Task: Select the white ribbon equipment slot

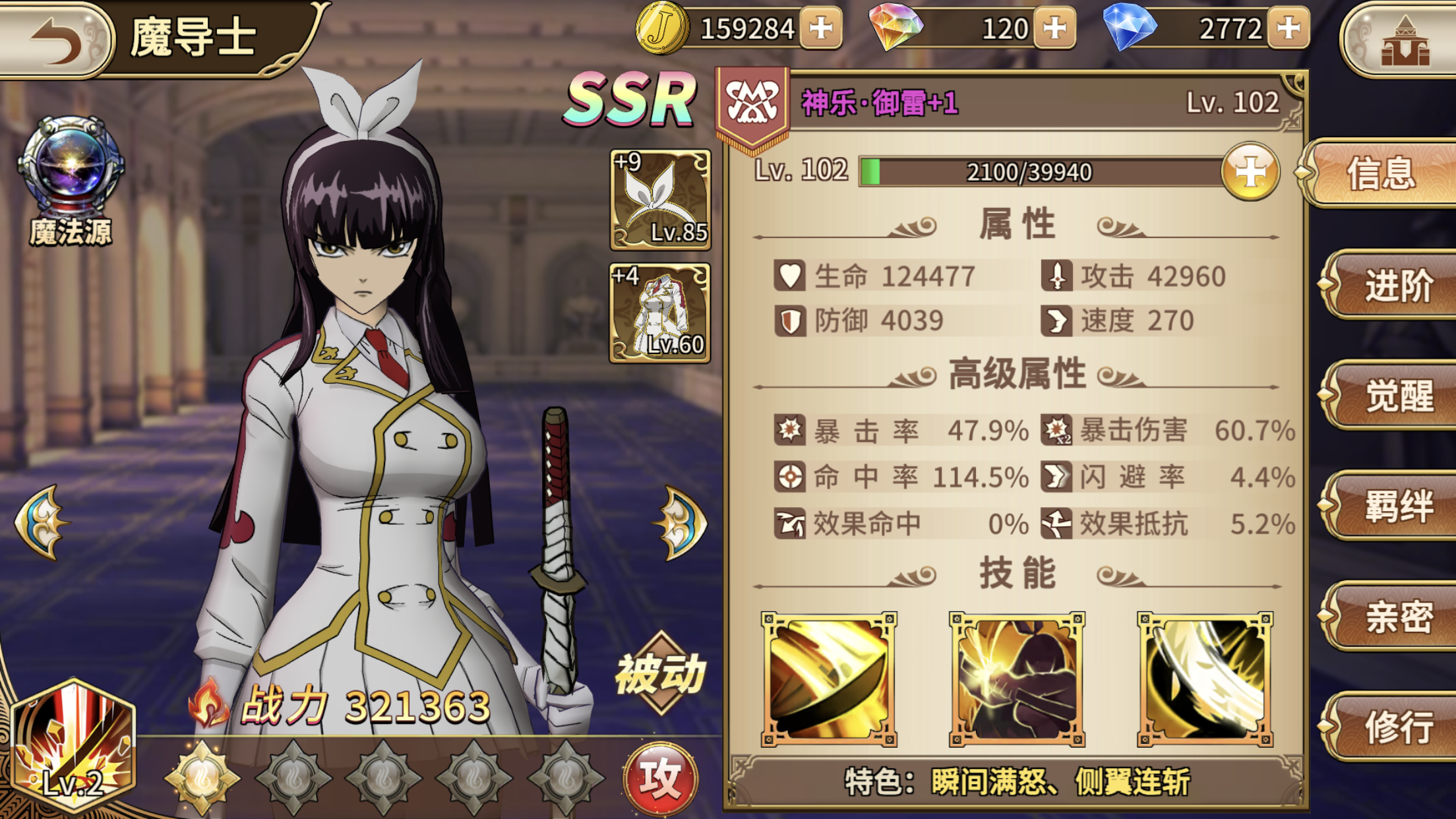Action: pos(660,200)
